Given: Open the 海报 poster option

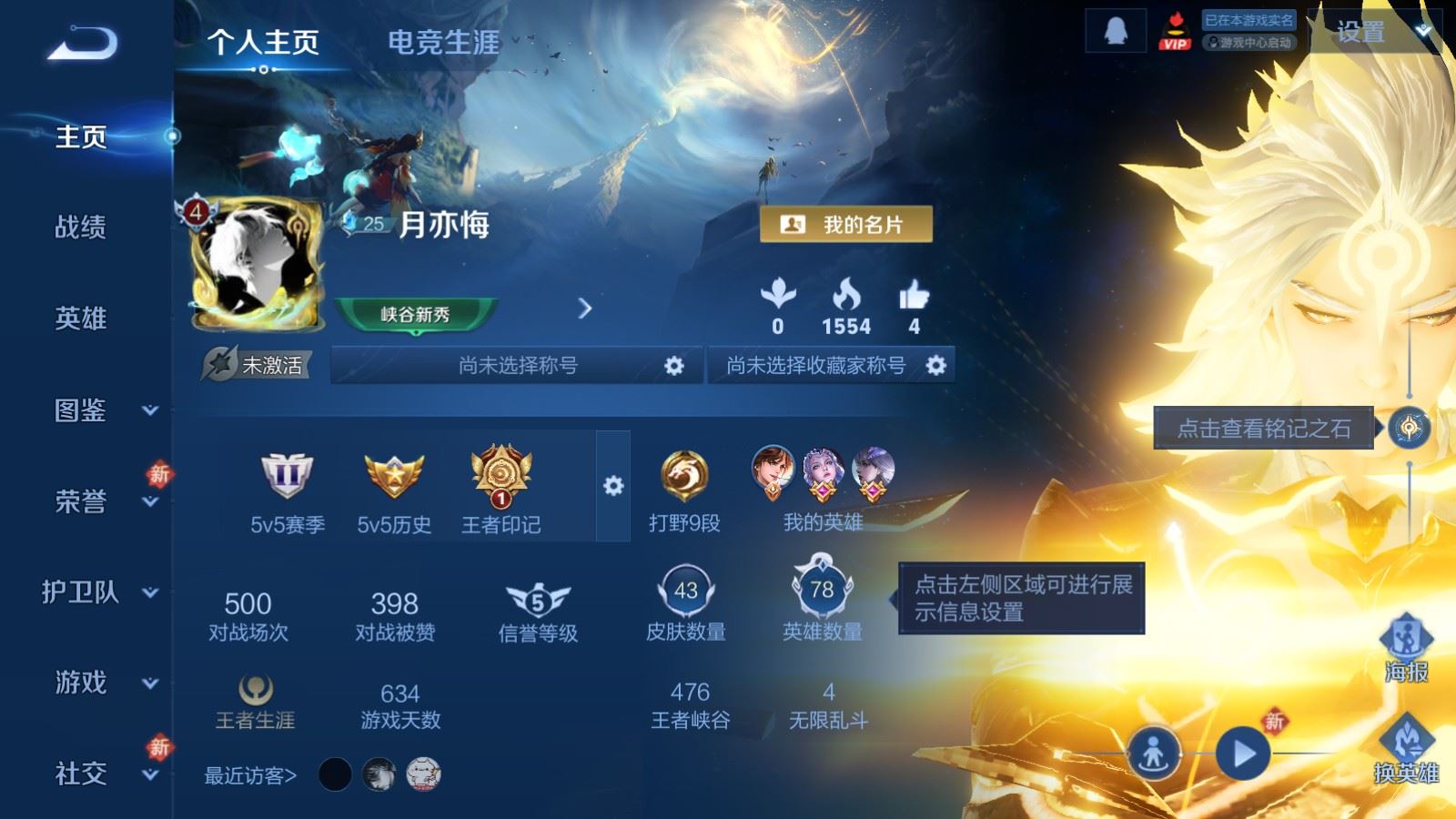Looking at the screenshot, I should click(x=1406, y=648).
